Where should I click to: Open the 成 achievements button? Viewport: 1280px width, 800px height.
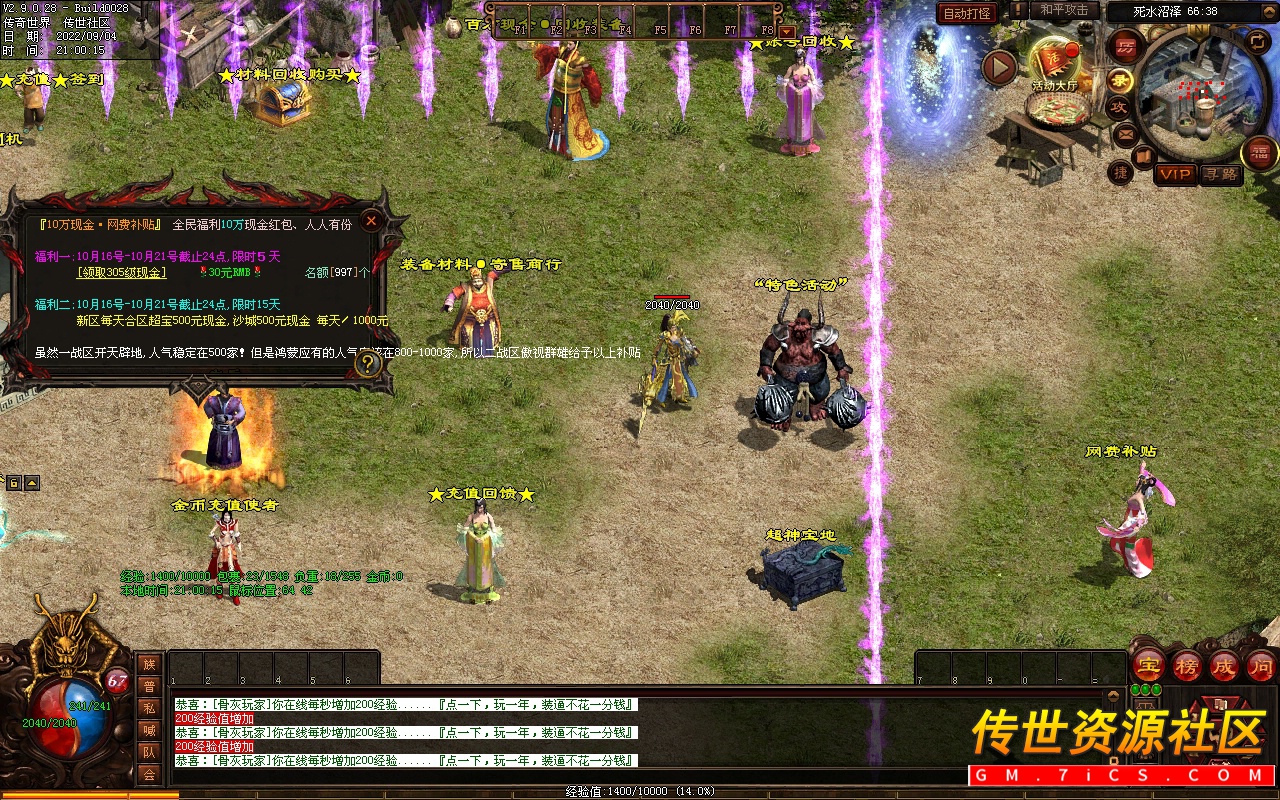pos(1224,665)
